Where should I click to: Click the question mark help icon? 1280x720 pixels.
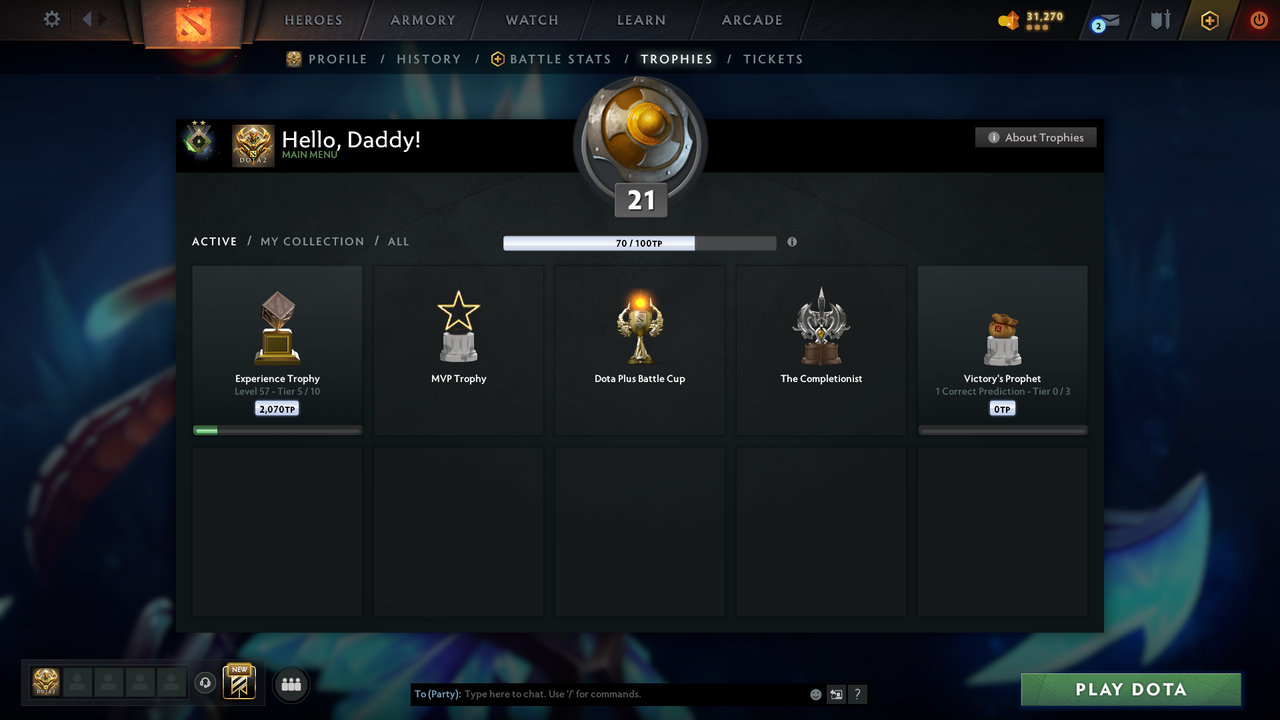click(x=857, y=694)
